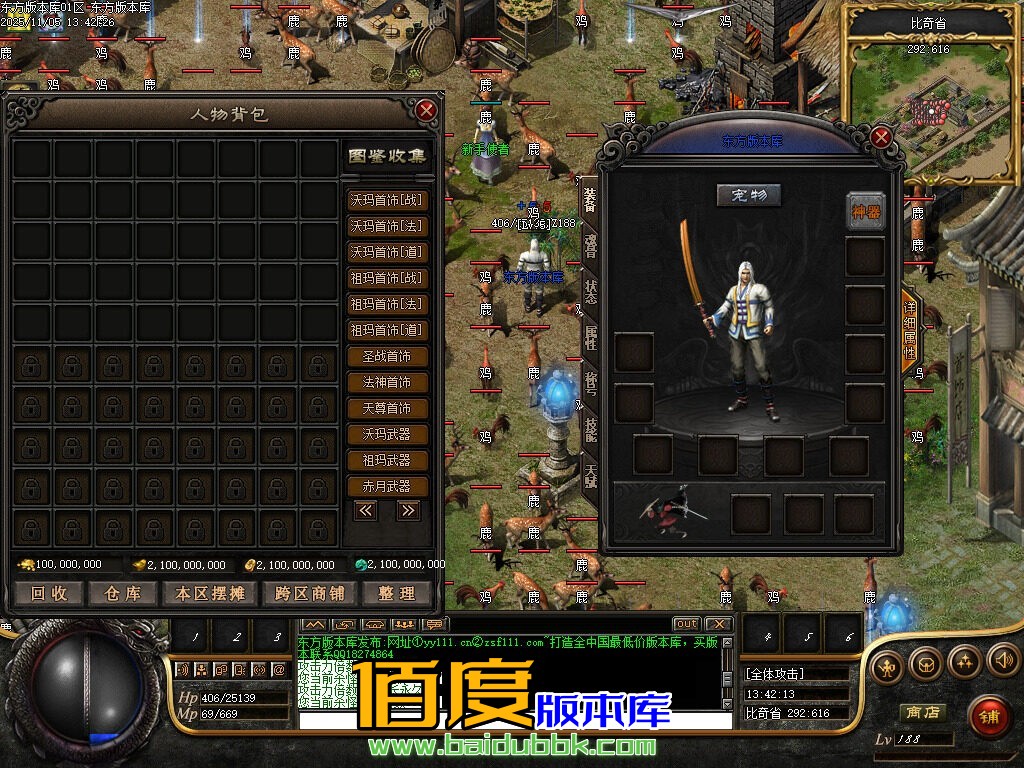
Task: Choose the 祖玛首饰[法] entry
Action: [387, 304]
